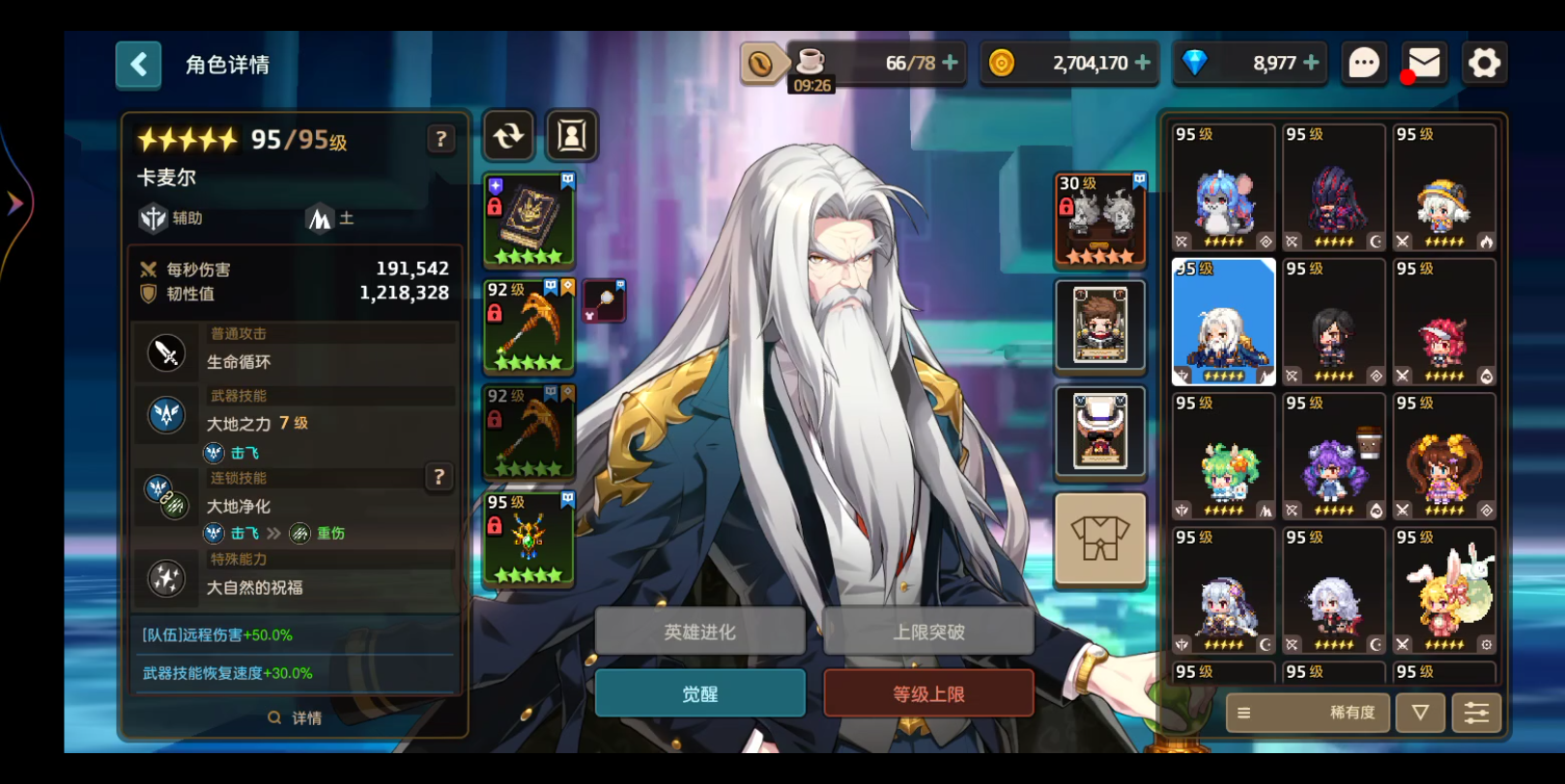The image size is (1565, 784).
Task: Select the 生命循环 normal attack sword icon
Action: tap(166, 350)
